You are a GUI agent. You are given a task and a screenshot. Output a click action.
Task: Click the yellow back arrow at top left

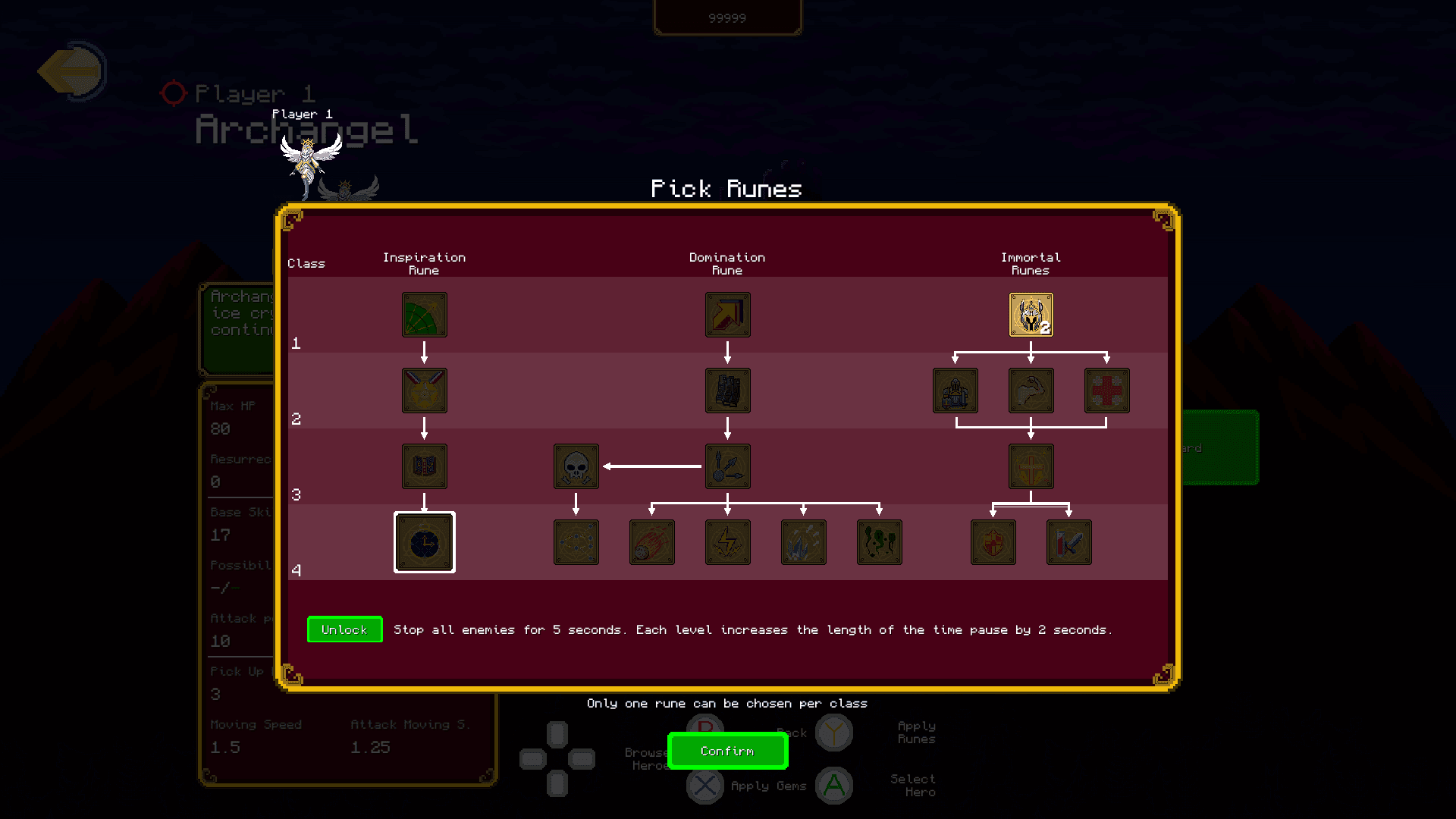point(72,71)
